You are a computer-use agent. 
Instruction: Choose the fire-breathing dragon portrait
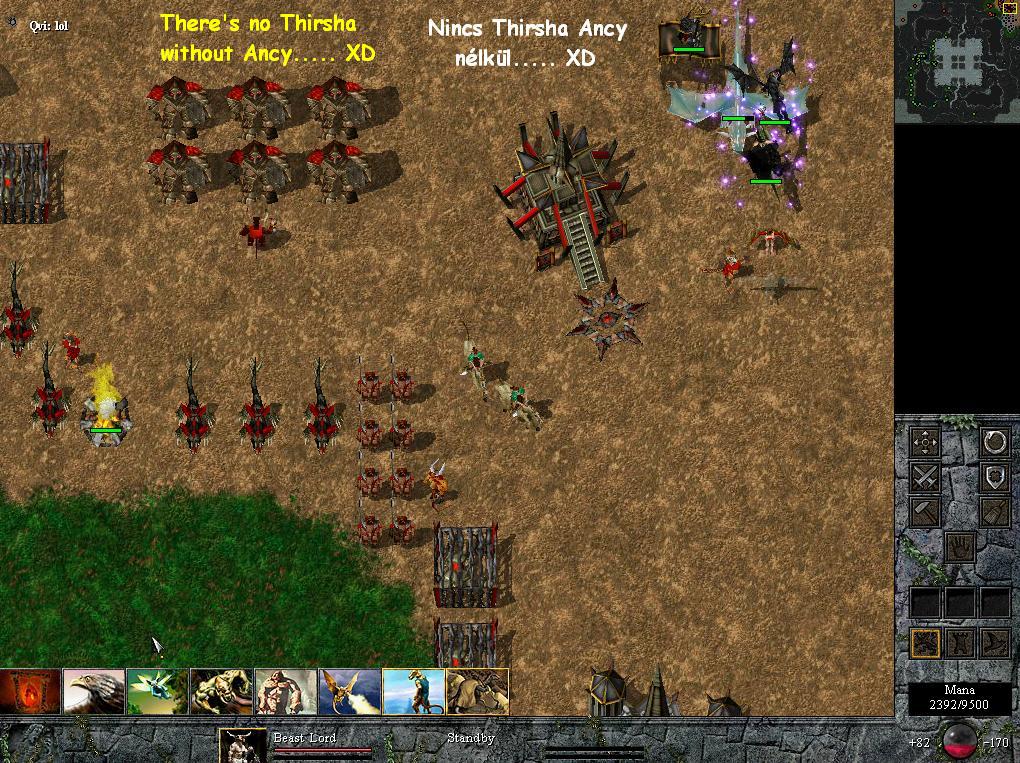tap(350, 691)
